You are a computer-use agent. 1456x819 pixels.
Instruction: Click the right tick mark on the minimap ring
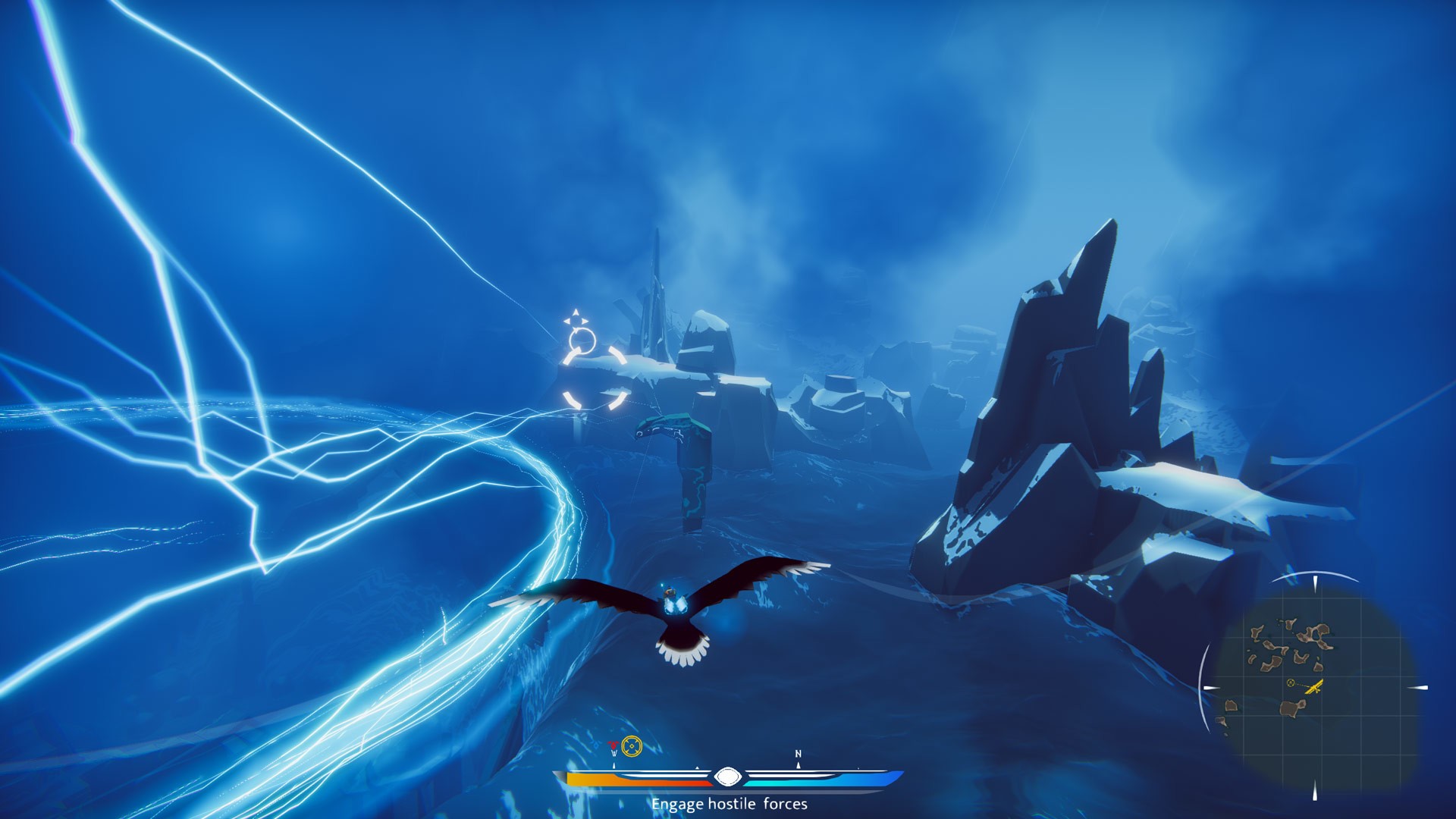tap(1417, 687)
